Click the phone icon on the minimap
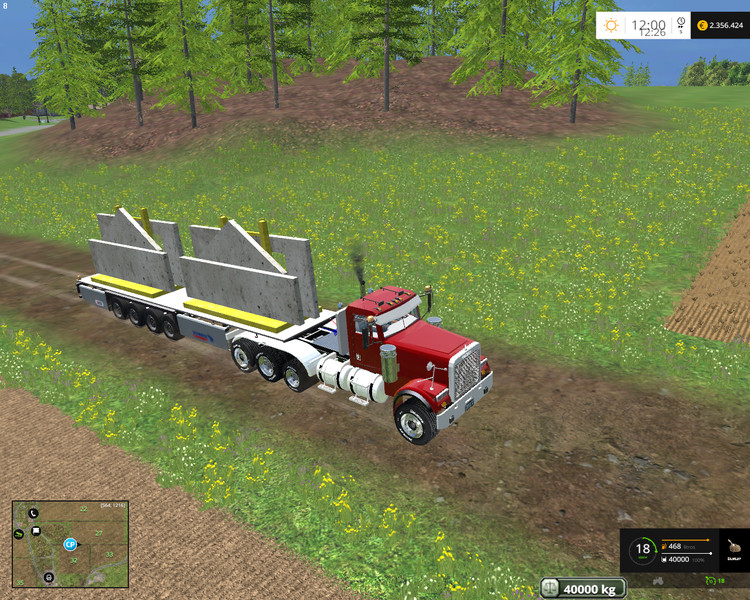750x600 pixels. click(x=33, y=513)
